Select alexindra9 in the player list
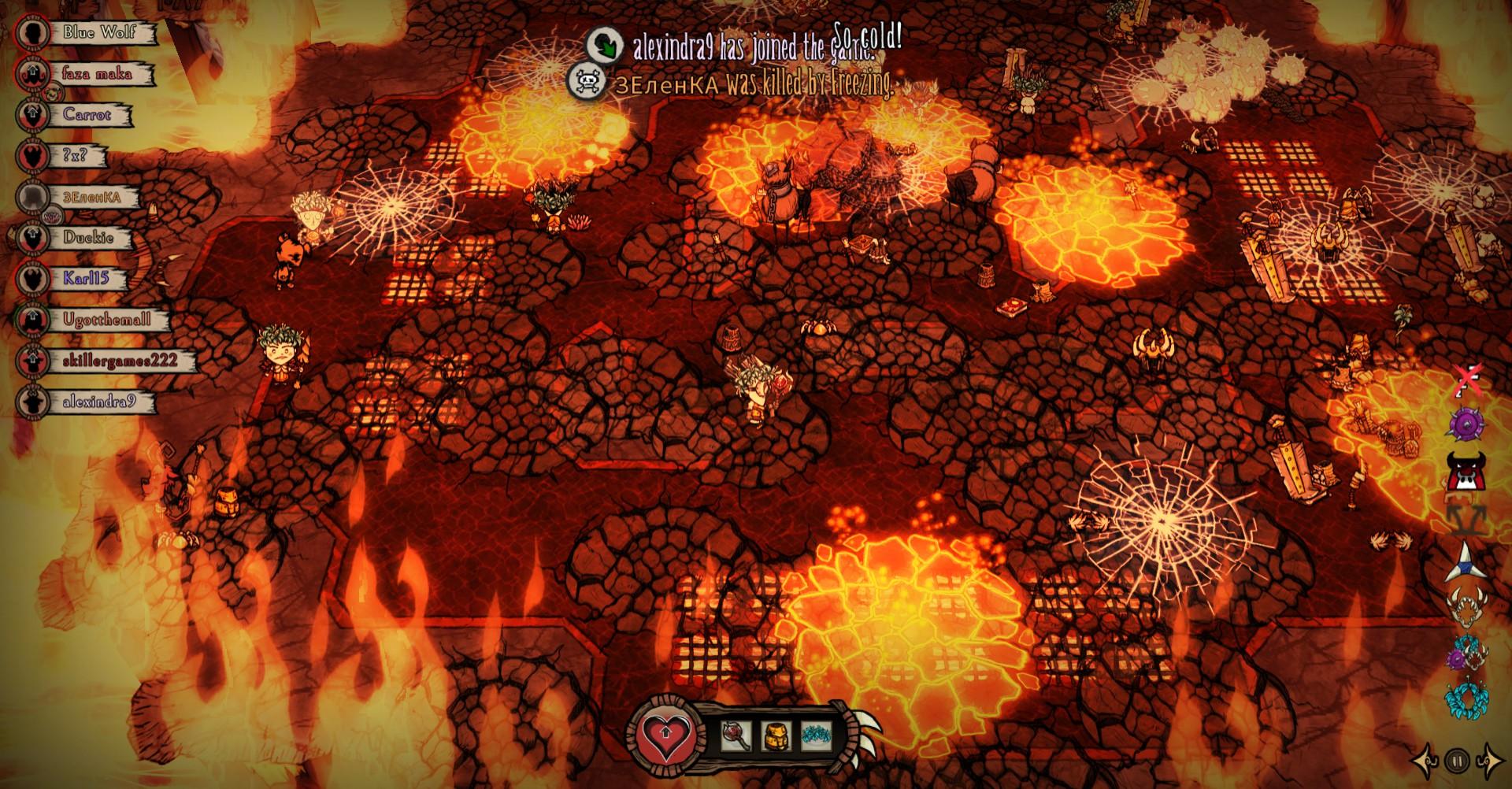Image resolution: width=1512 pixels, height=789 pixels. coord(98,402)
